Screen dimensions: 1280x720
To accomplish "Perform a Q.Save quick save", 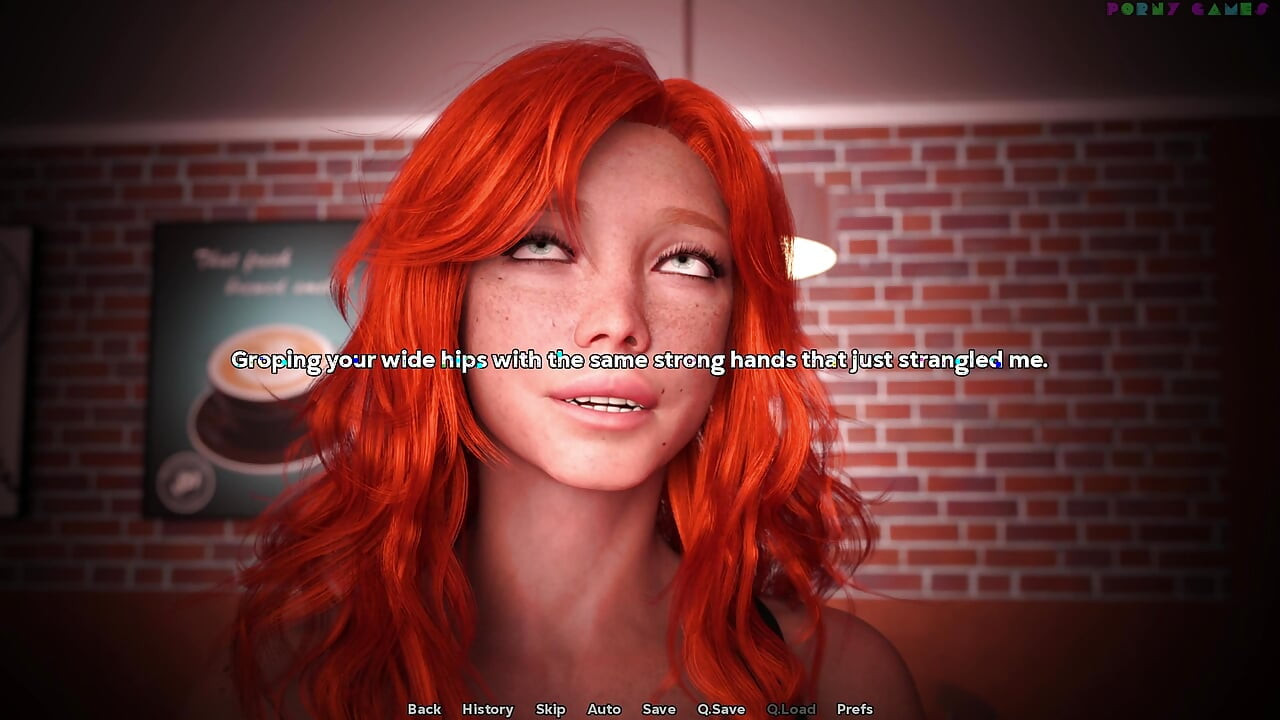I will [x=722, y=709].
